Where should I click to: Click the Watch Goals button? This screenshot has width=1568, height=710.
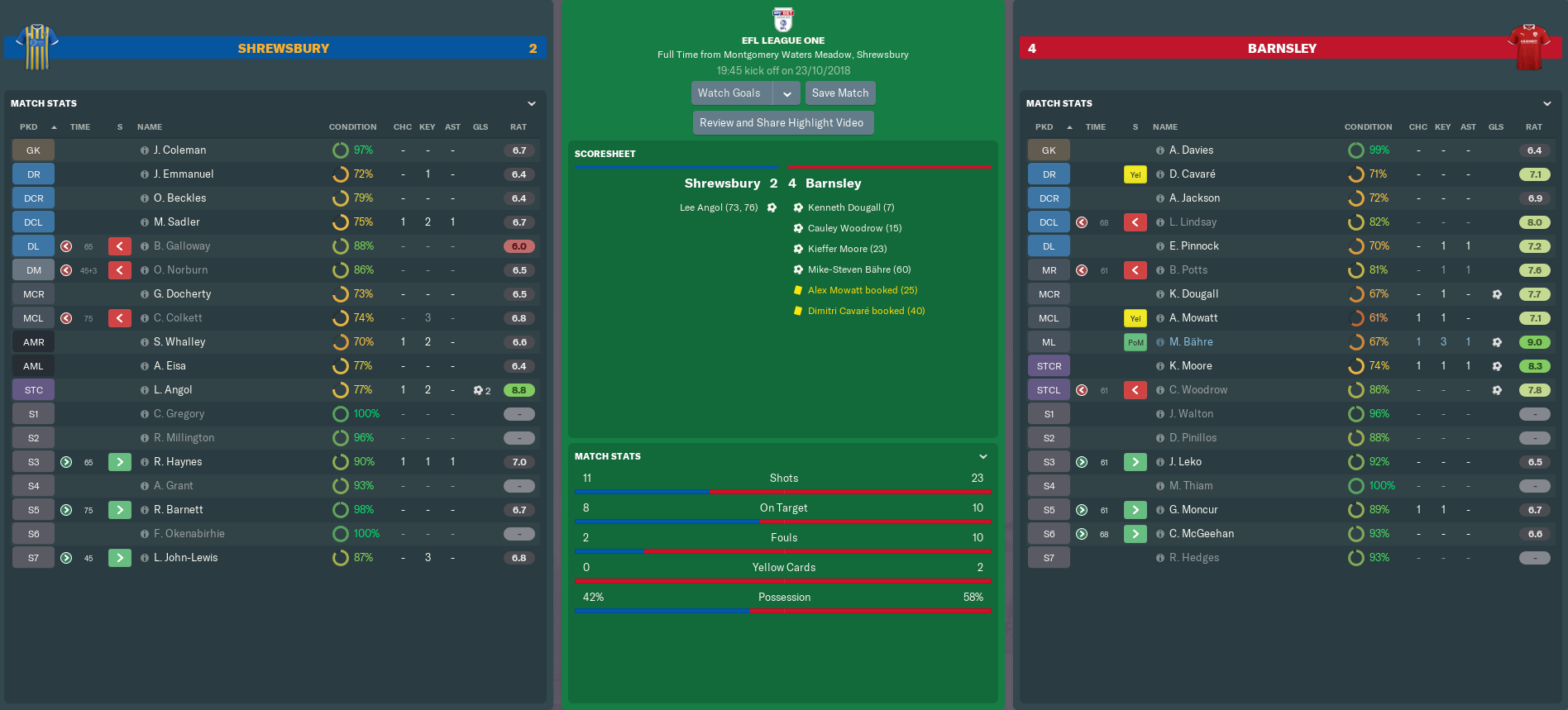729,93
